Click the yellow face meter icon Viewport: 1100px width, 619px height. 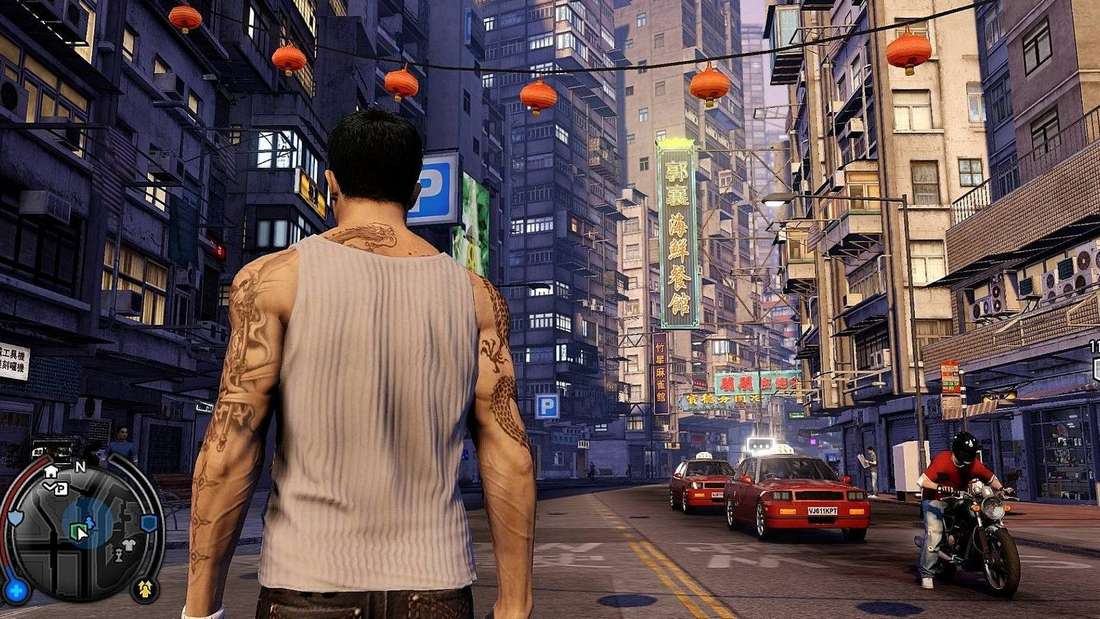tap(144, 589)
